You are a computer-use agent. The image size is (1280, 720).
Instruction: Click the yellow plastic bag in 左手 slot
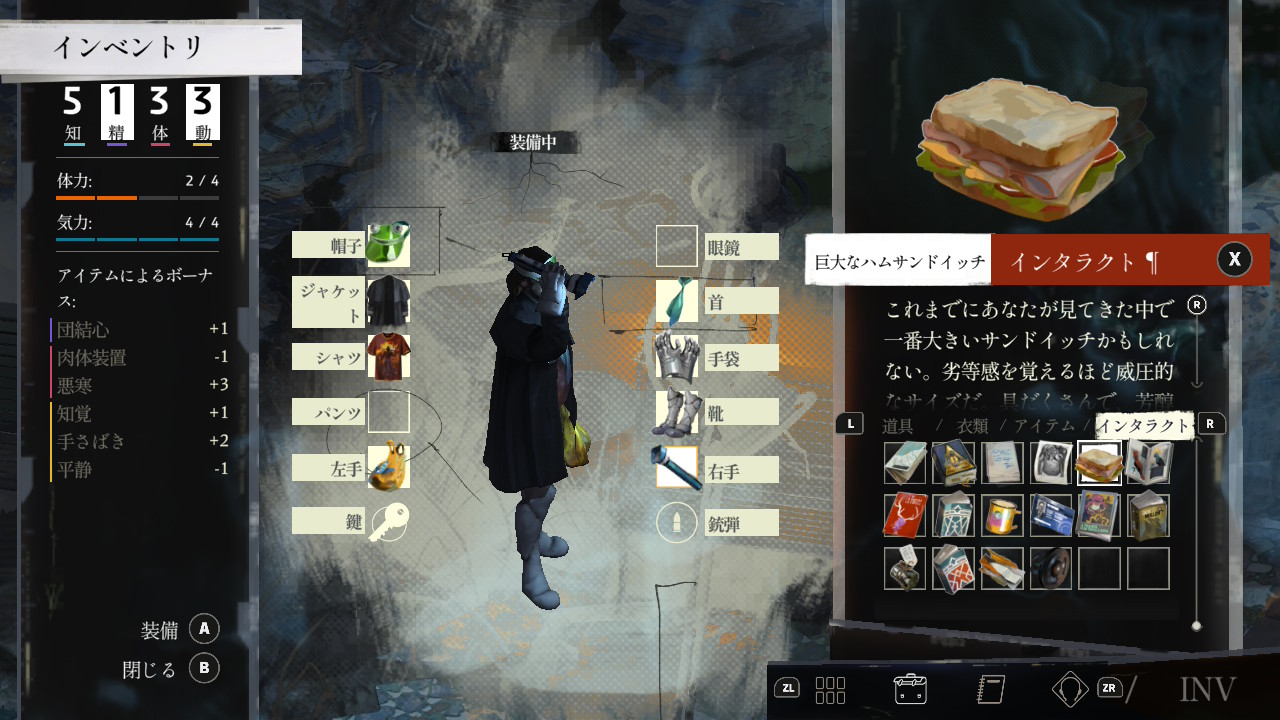point(388,468)
